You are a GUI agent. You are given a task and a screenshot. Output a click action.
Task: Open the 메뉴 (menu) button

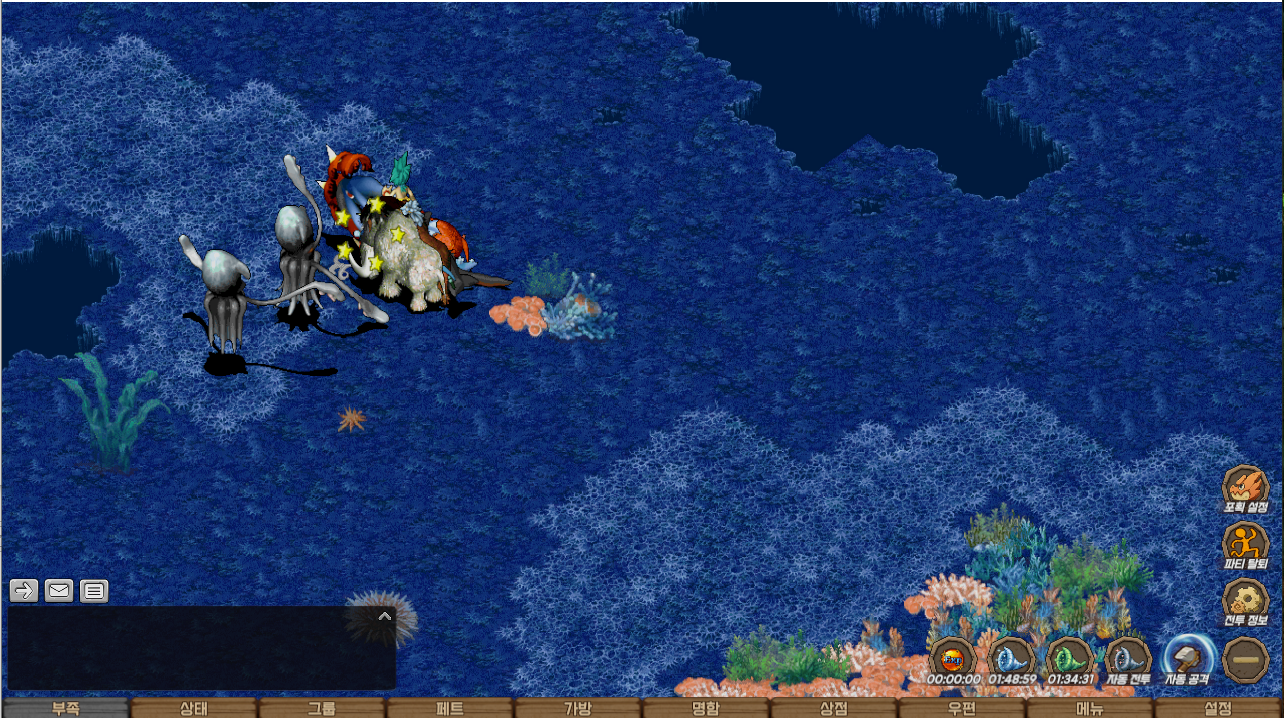pos(1090,708)
